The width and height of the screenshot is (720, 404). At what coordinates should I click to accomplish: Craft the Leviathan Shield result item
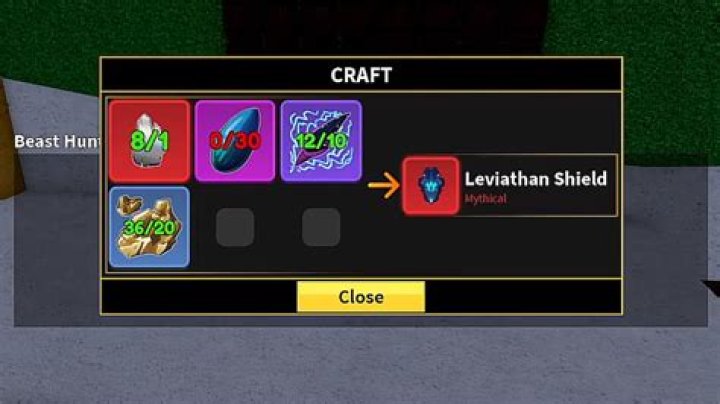coord(431,185)
